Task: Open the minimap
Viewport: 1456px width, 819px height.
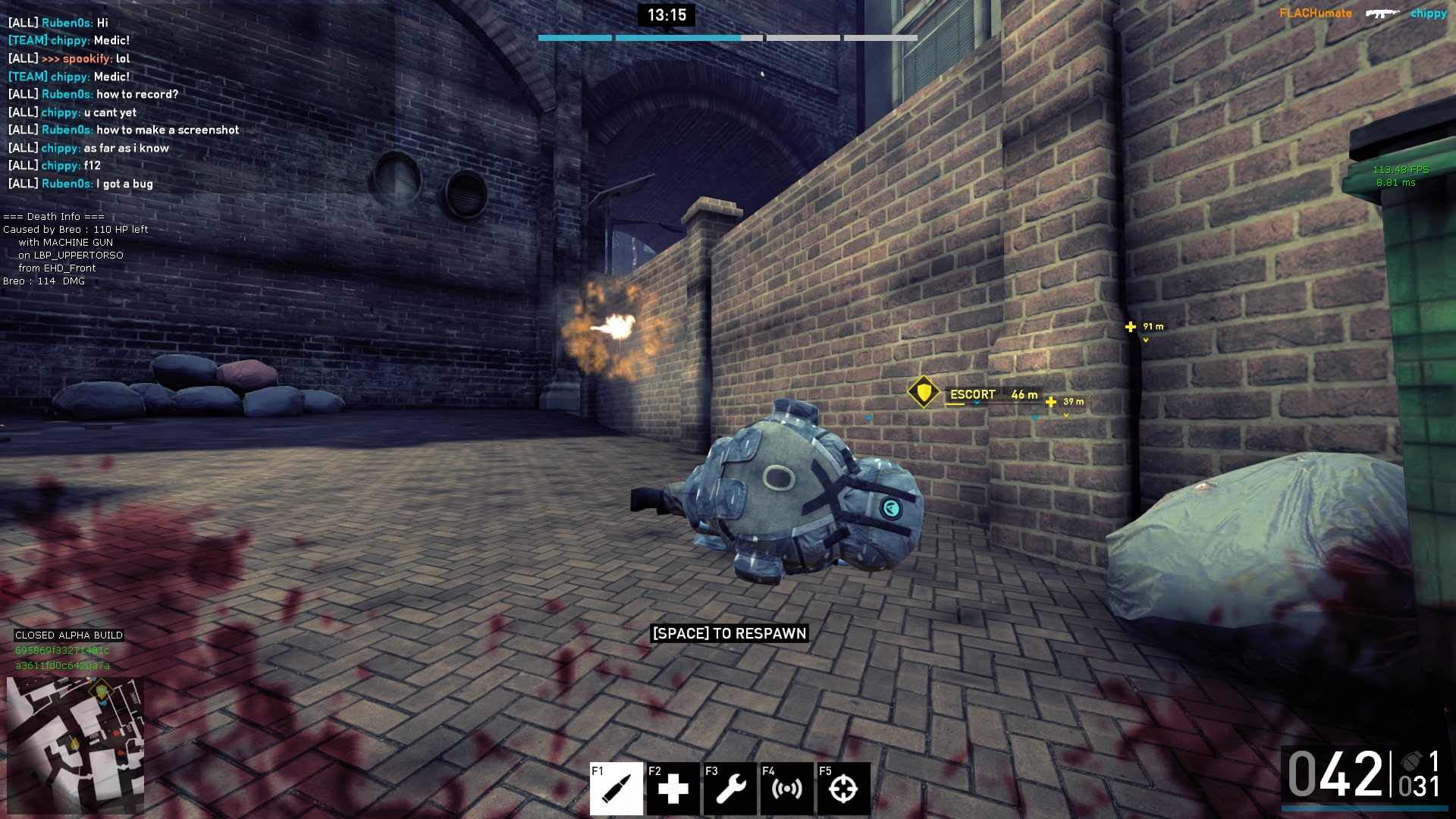Action: pos(75,745)
